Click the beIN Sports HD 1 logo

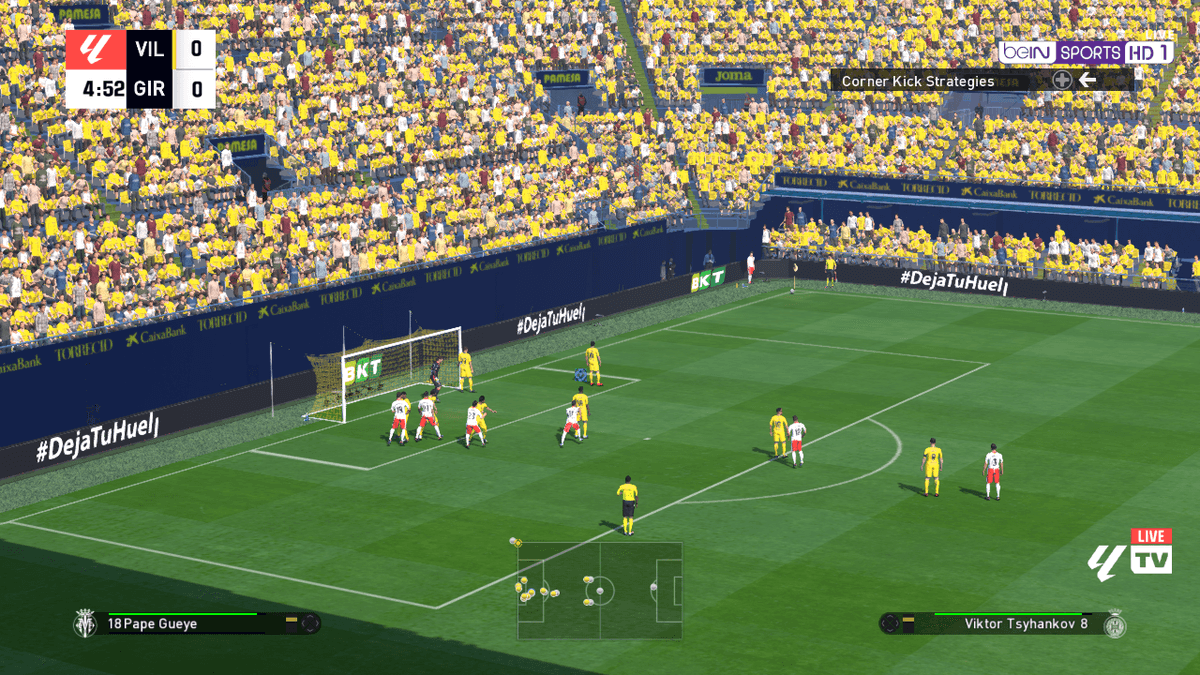(x=1086, y=52)
